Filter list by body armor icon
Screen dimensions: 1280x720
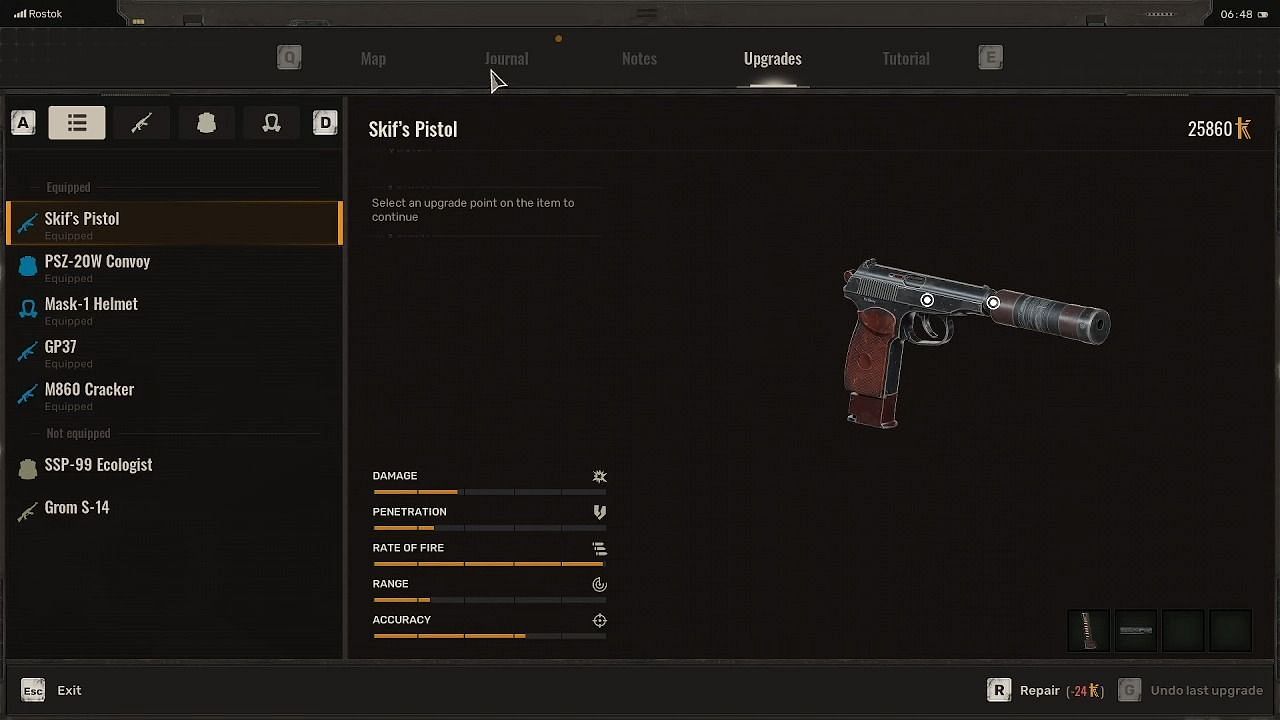point(206,123)
